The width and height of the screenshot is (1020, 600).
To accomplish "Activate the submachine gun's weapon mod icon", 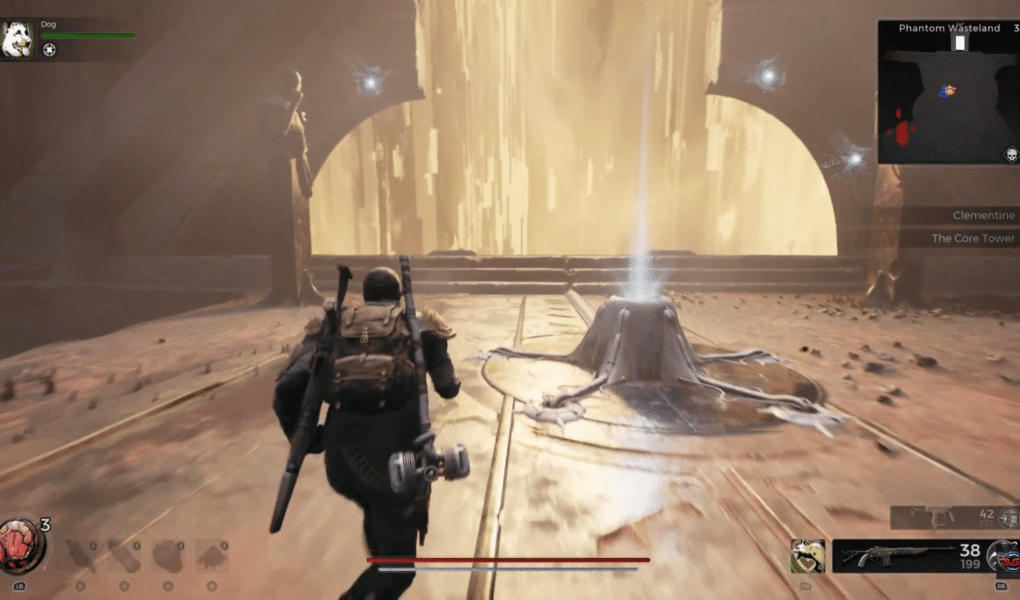I will coord(1007,517).
